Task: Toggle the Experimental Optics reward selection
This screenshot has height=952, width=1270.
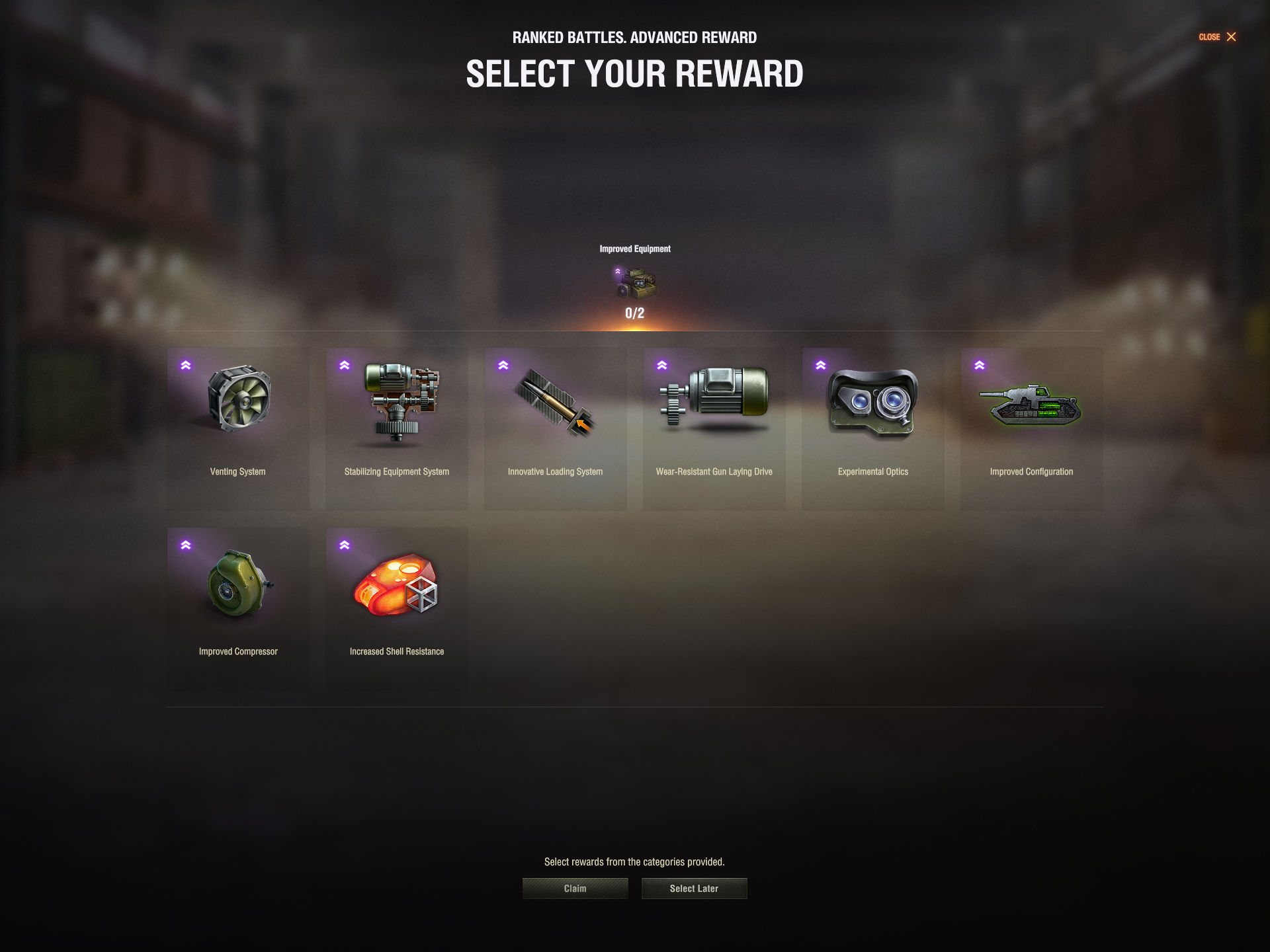Action: coord(872,428)
